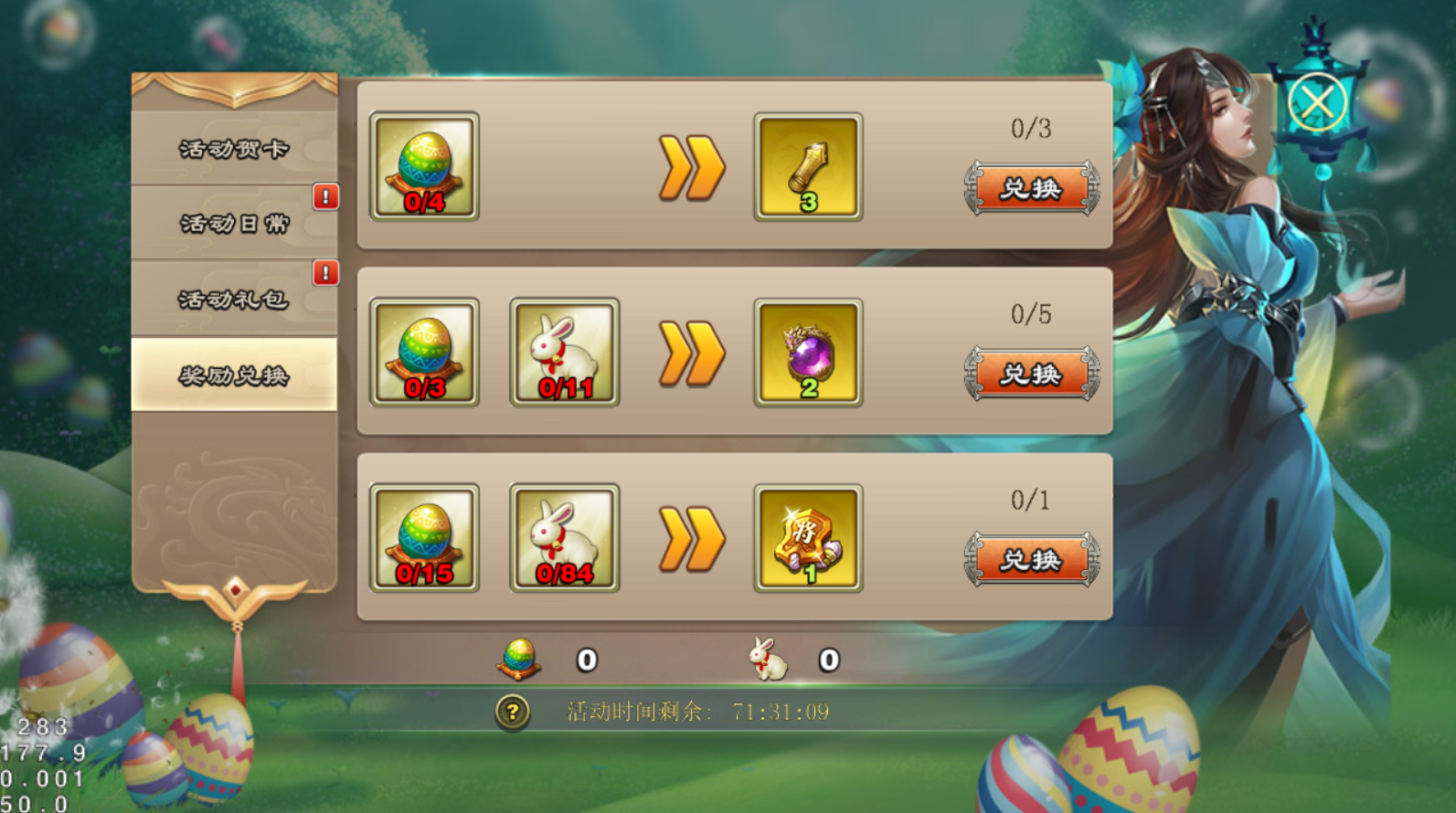This screenshot has width=1456, height=813.
Task: Select the rabbit cost slot showing 0/11
Action: pos(564,353)
